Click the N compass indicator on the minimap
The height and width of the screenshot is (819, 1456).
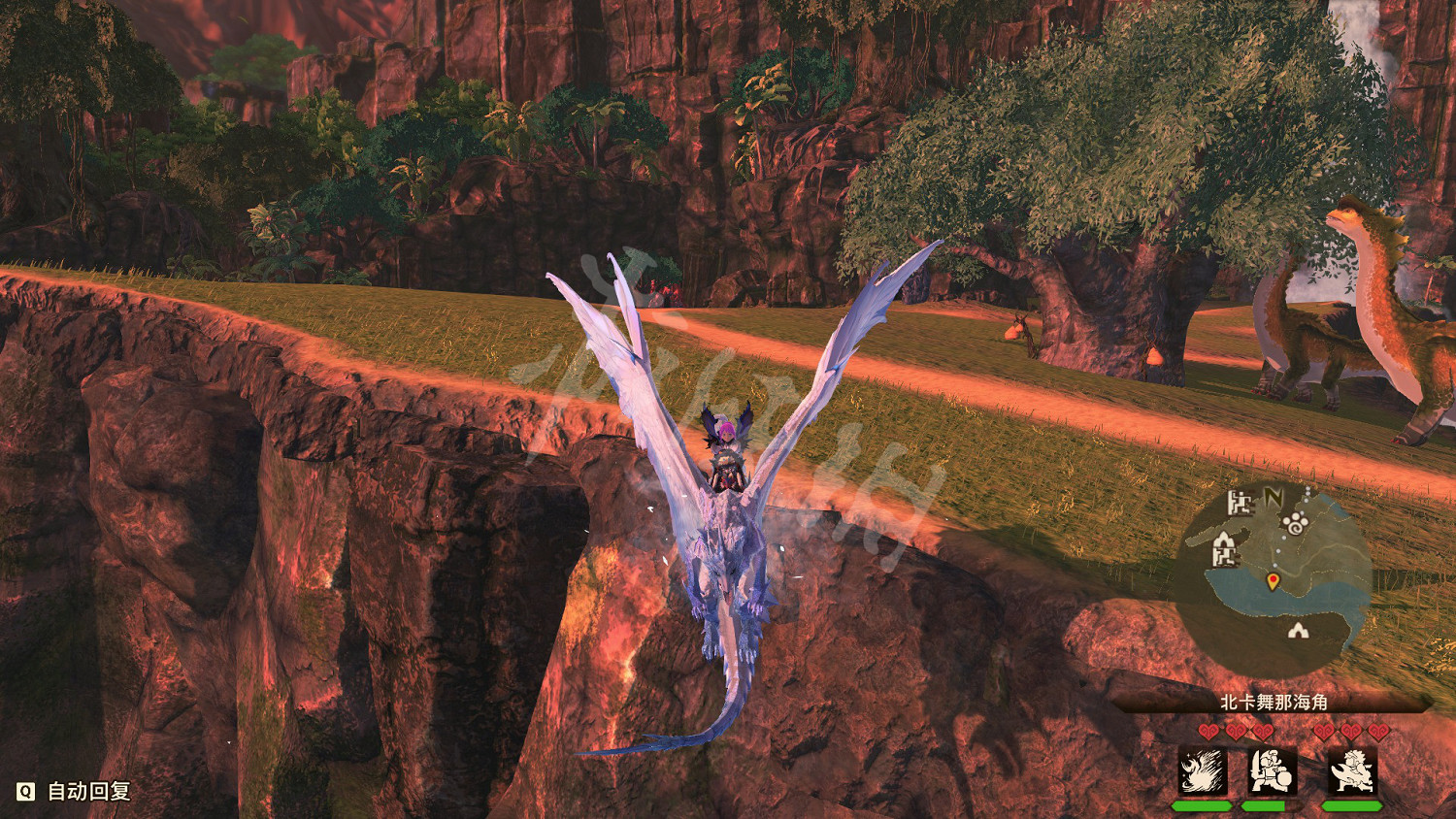pyautogui.click(x=1274, y=497)
